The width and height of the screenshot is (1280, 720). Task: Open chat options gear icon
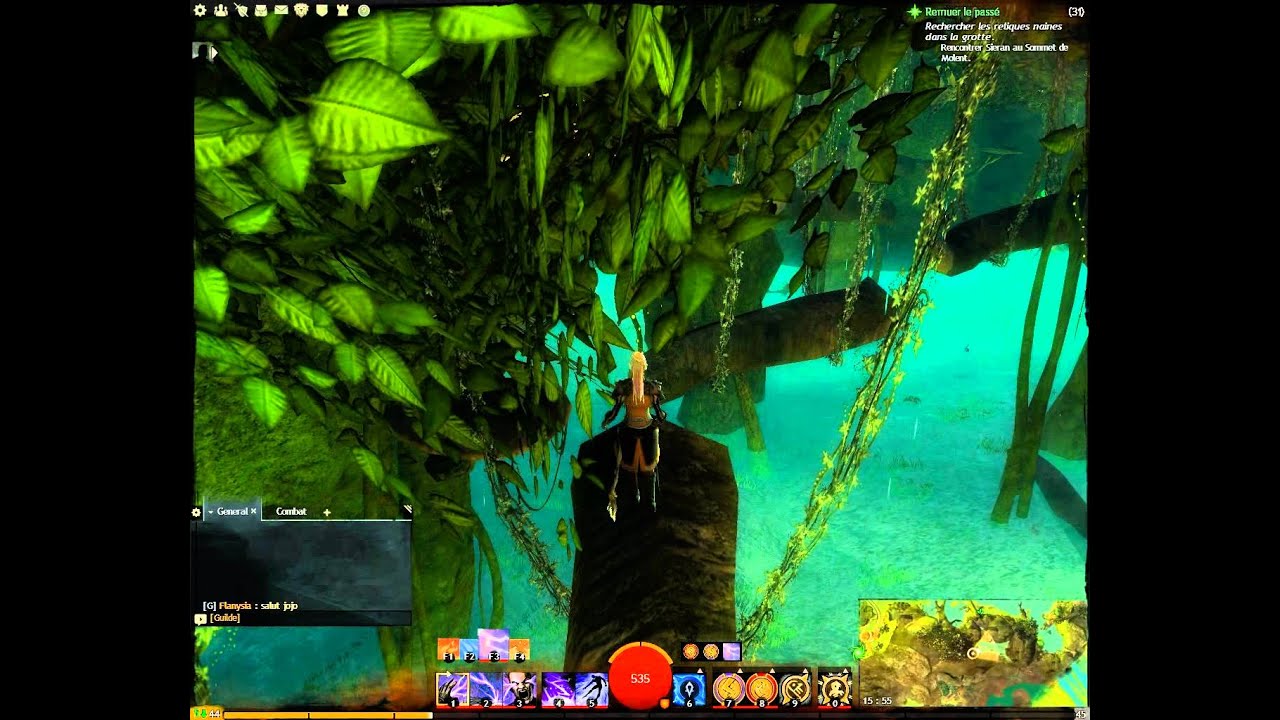[x=196, y=512]
